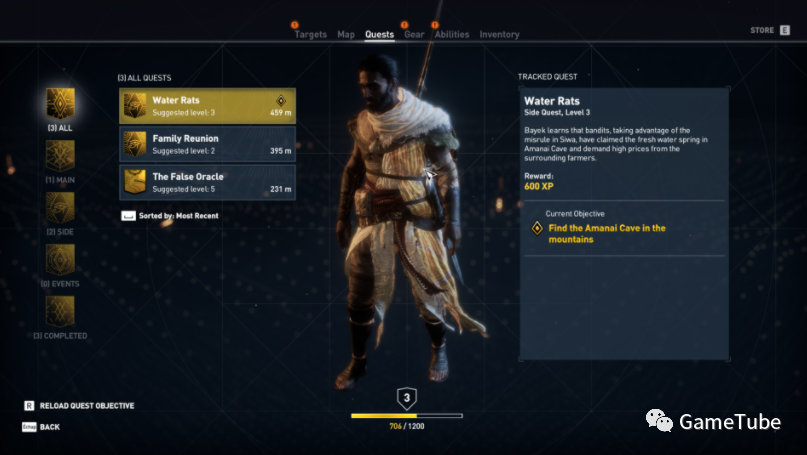The image size is (807, 455).
Task: Filter by All quests category
Action: click(60, 105)
